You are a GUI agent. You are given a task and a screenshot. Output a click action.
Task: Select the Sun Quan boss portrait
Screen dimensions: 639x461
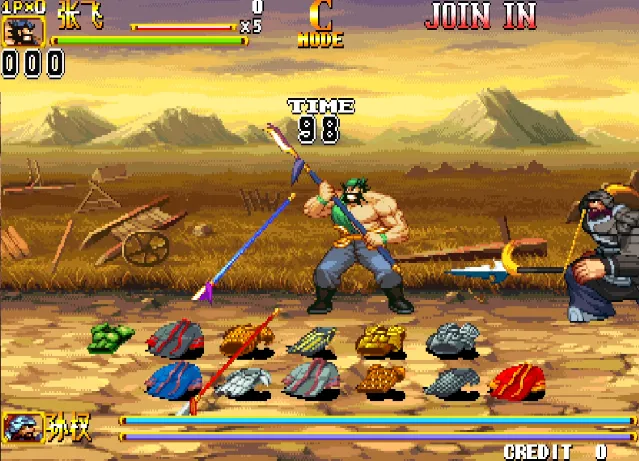pos(20,428)
